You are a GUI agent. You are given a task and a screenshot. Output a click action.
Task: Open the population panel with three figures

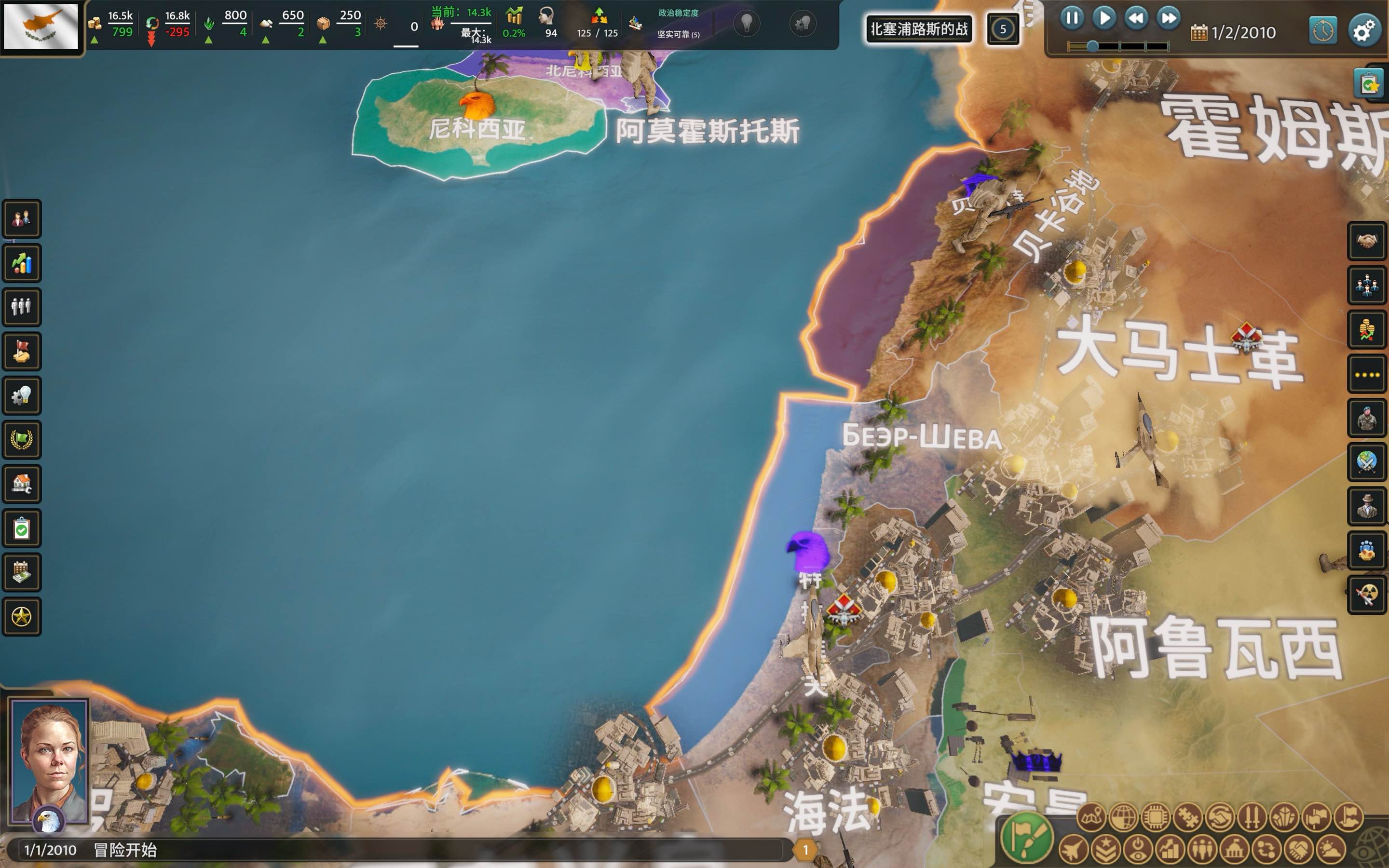pos(22,308)
